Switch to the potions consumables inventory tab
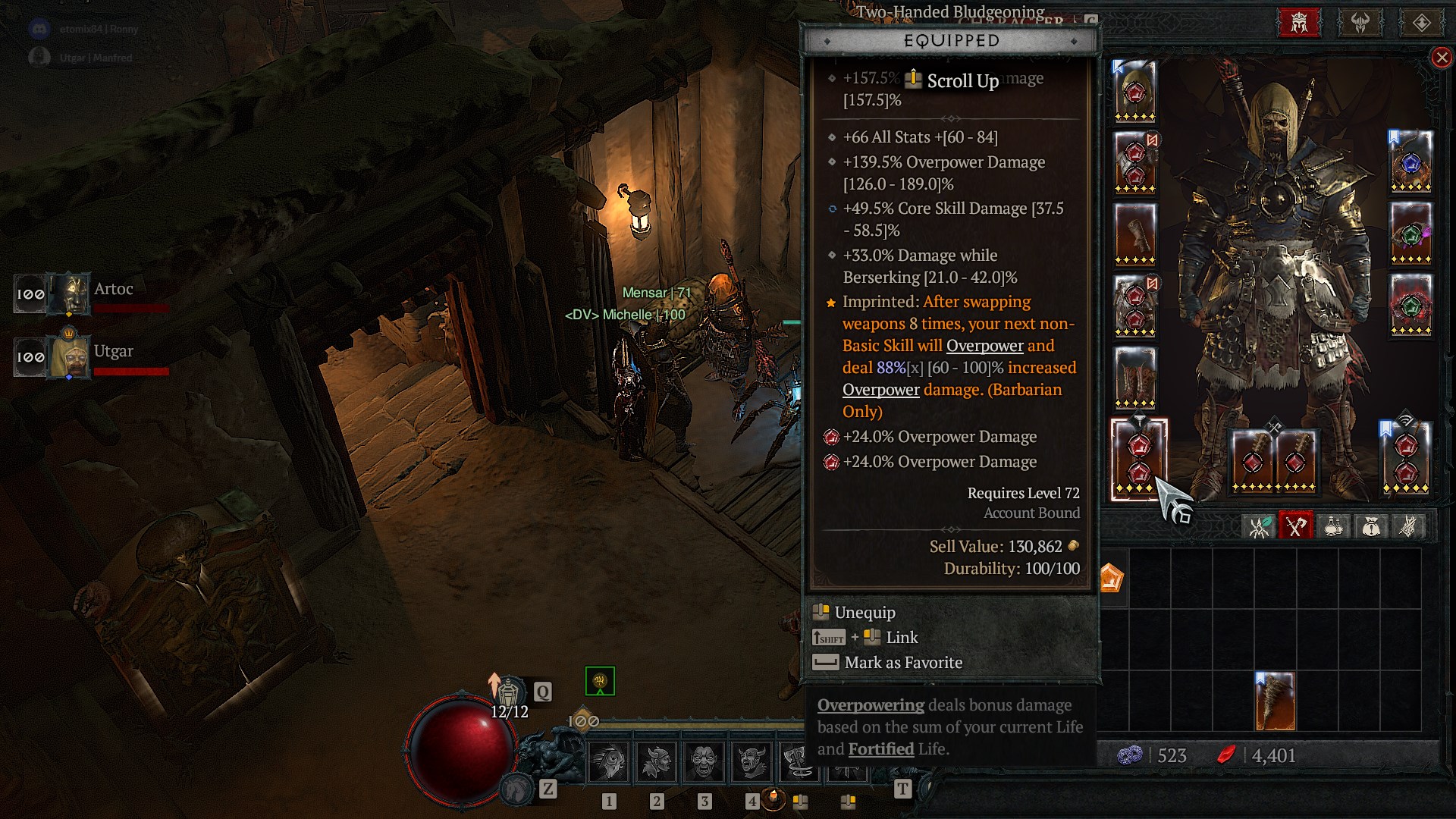Image resolution: width=1456 pixels, height=819 pixels. [1333, 526]
